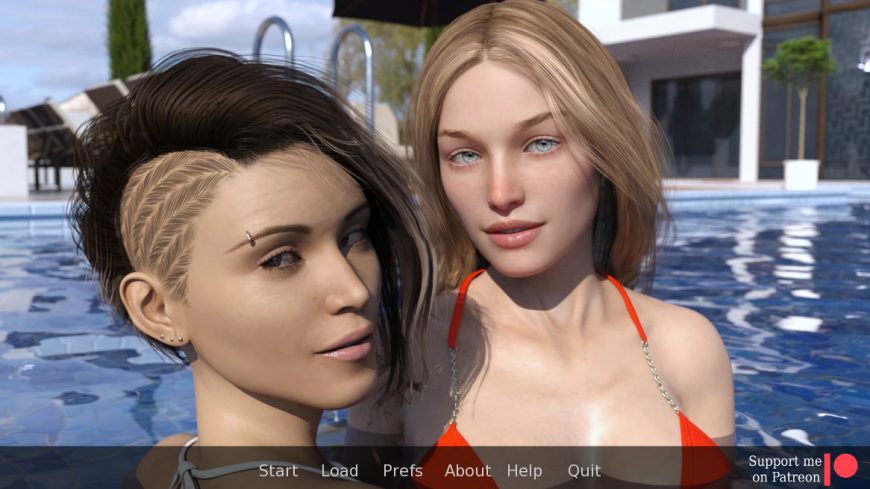Click the Support me on Patreon link

(802, 469)
